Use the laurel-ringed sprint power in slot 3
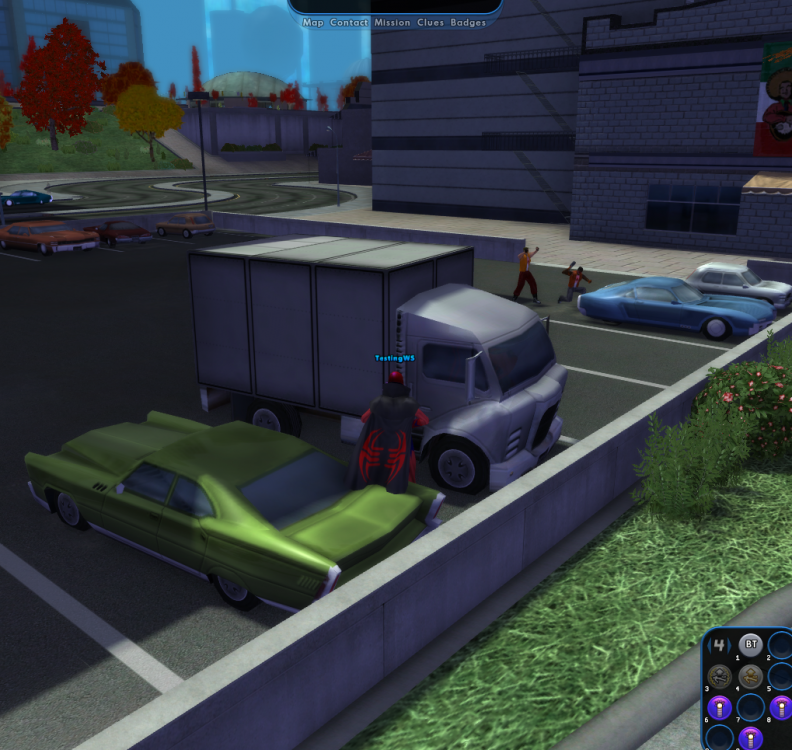 (x=720, y=676)
